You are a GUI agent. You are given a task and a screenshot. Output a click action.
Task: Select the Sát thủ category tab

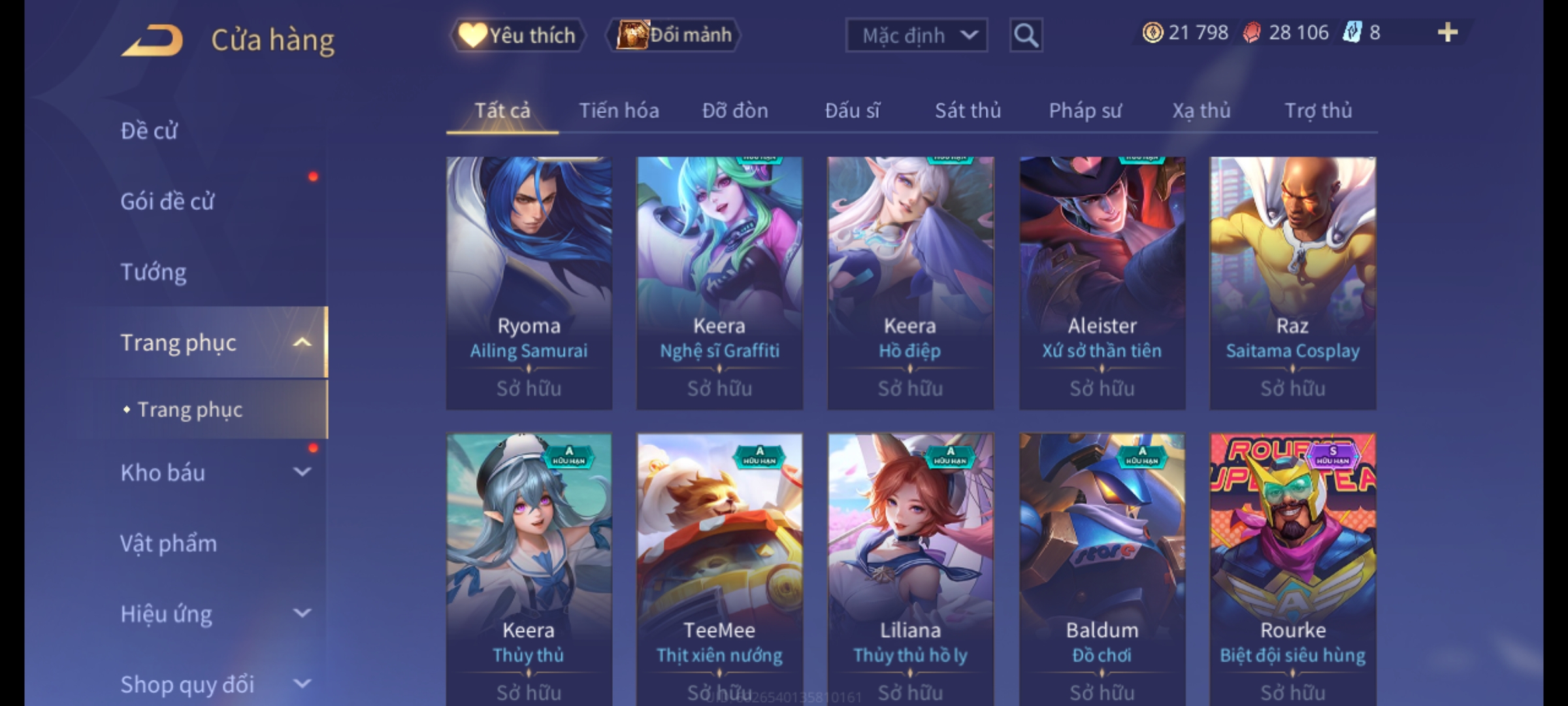968,111
